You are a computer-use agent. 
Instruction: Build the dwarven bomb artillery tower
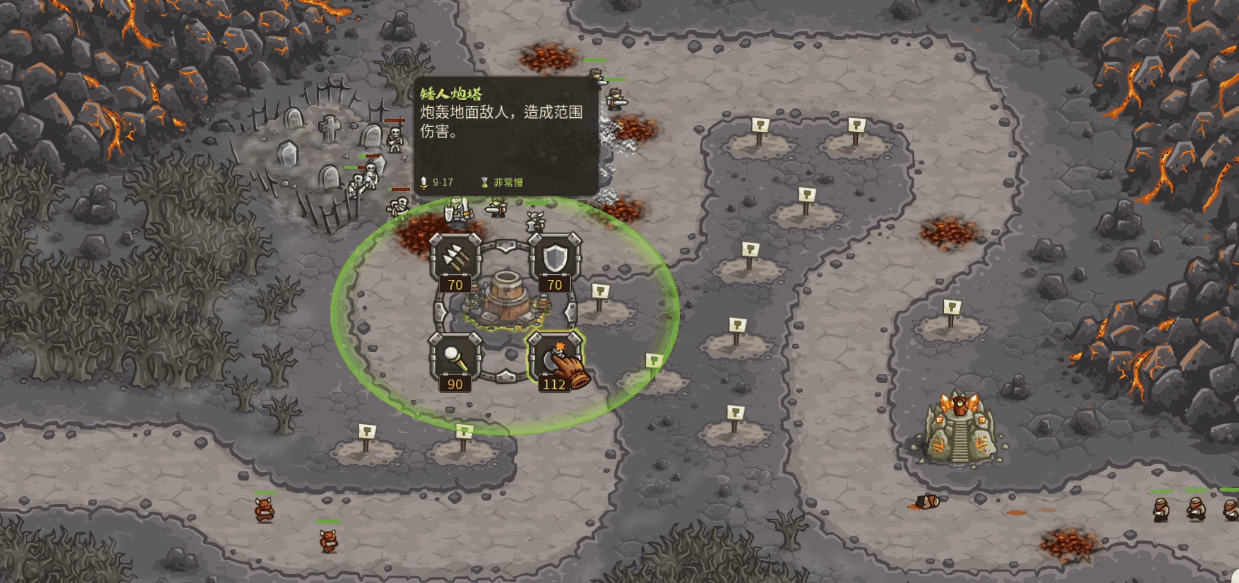553,355
